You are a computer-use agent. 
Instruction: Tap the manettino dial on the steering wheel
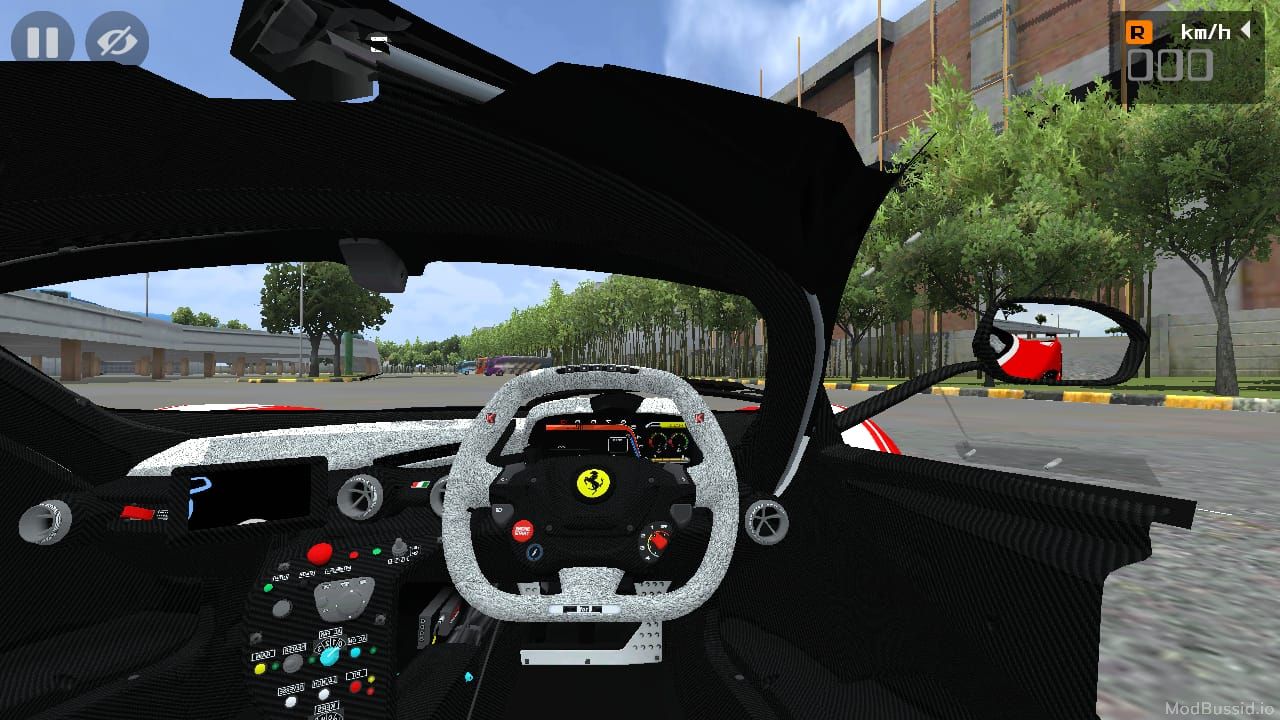click(x=657, y=539)
